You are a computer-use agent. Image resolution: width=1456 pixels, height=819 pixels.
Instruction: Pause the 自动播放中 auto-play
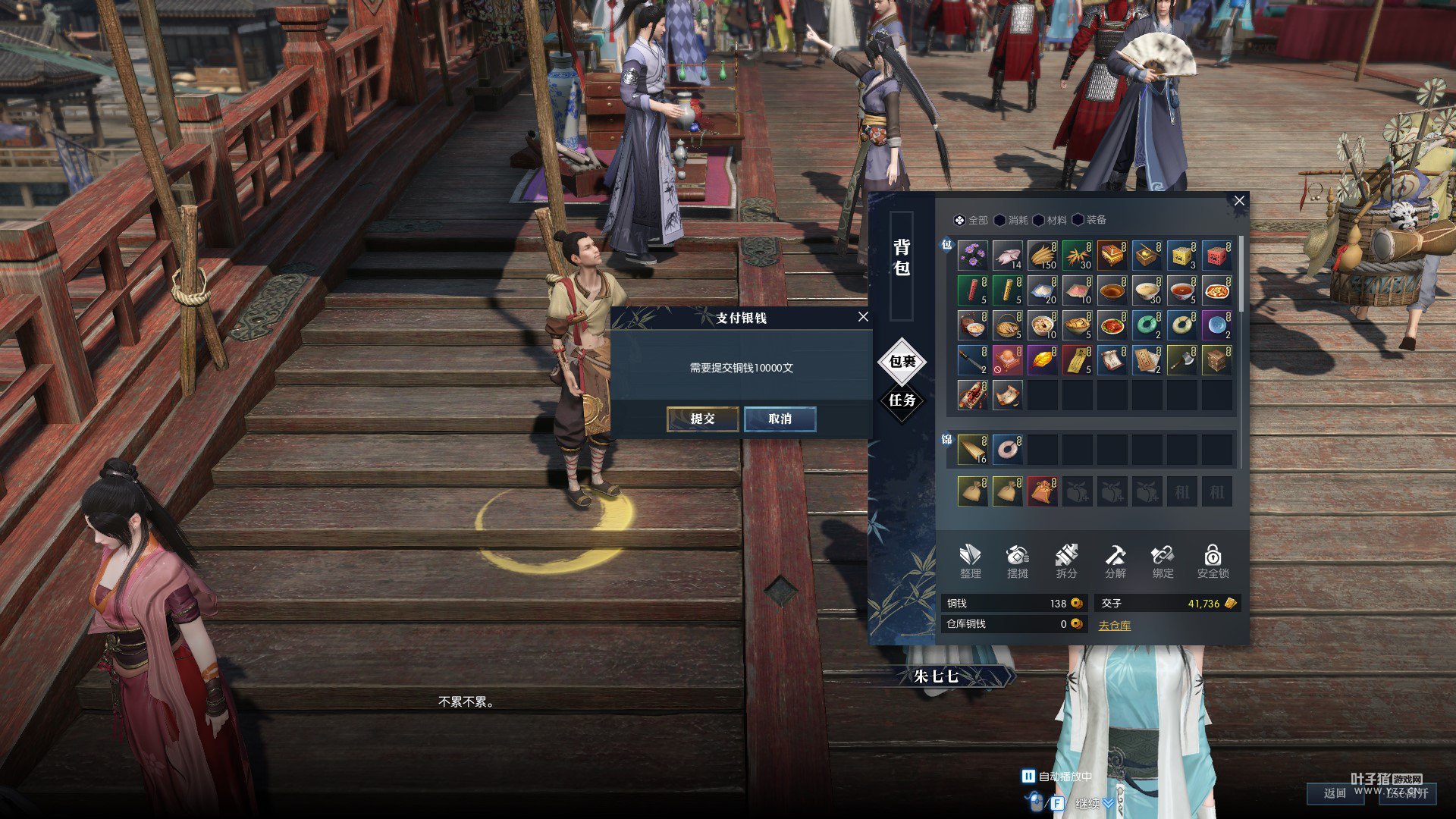coord(1028,776)
